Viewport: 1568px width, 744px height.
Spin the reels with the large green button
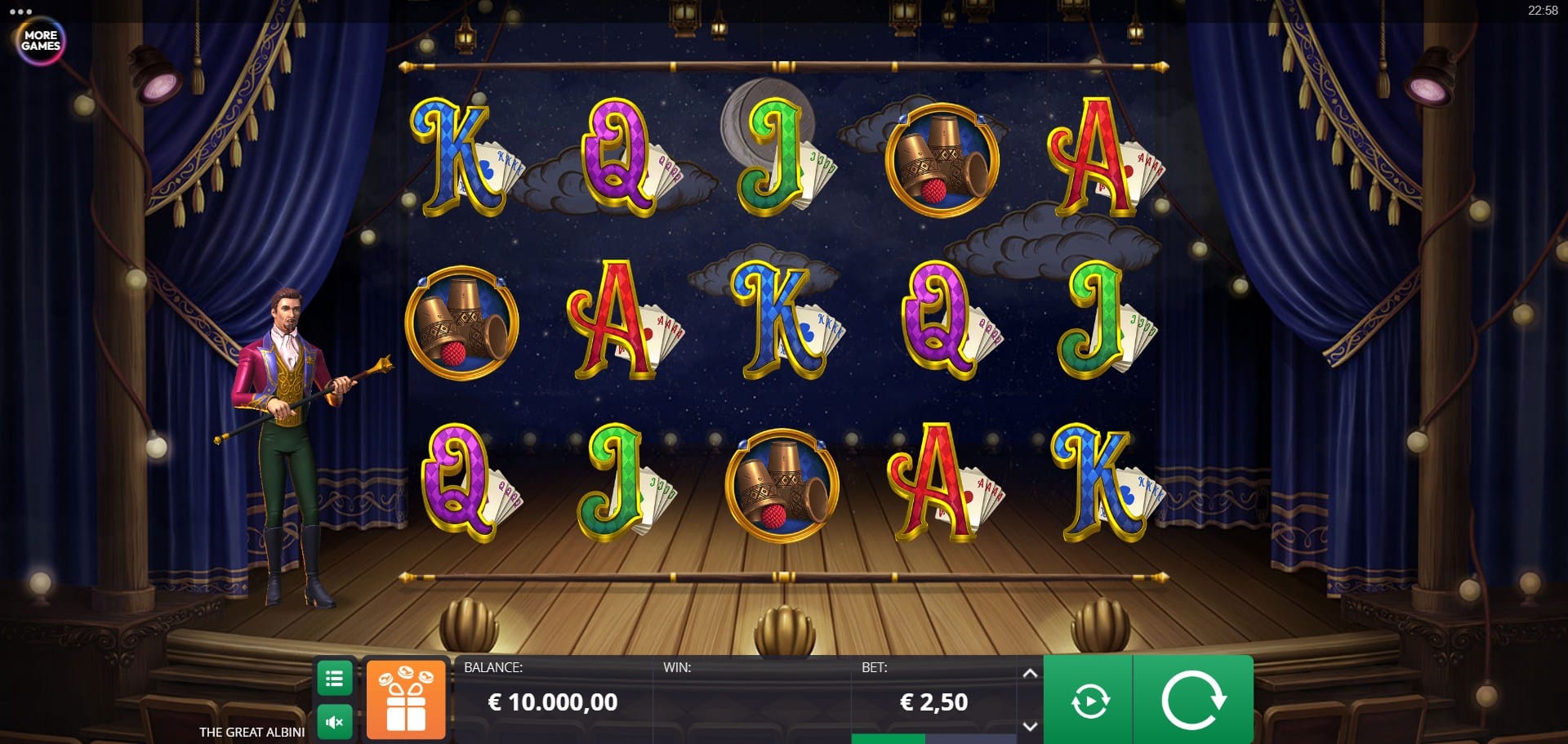click(x=1193, y=700)
